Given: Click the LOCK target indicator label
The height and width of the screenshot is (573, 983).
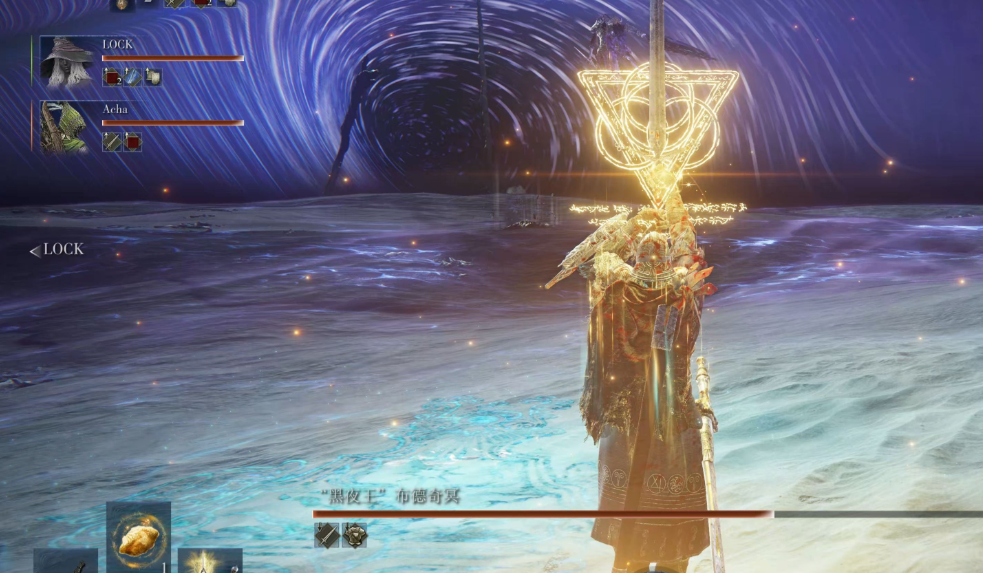Looking at the screenshot, I should 57,250.
